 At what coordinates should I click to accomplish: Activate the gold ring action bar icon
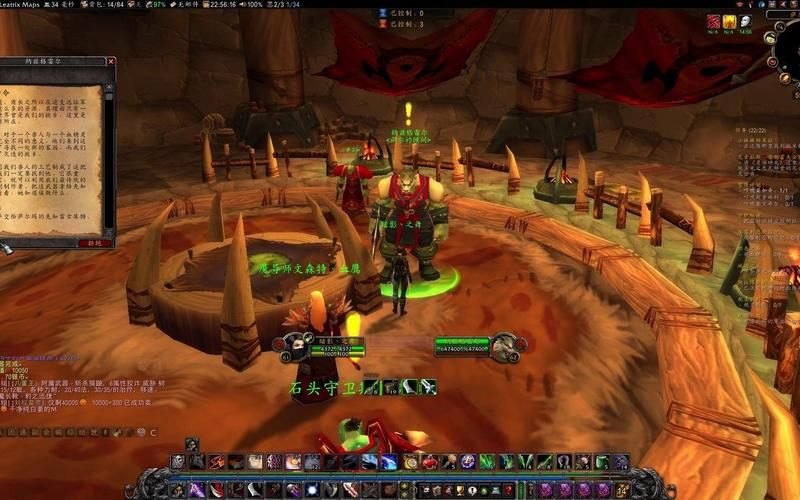point(410,462)
